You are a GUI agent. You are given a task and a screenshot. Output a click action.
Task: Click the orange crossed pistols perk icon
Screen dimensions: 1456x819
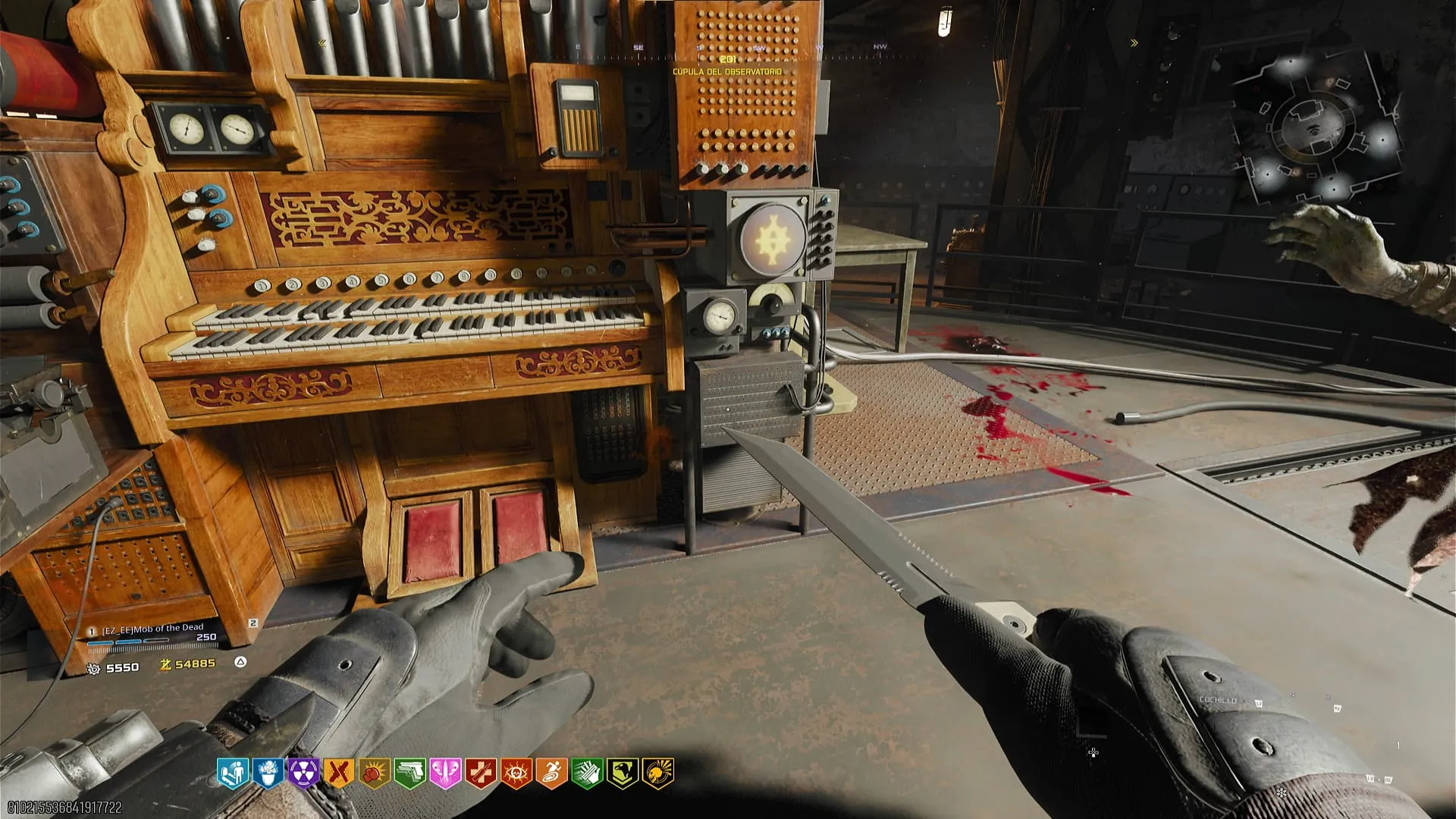click(339, 773)
